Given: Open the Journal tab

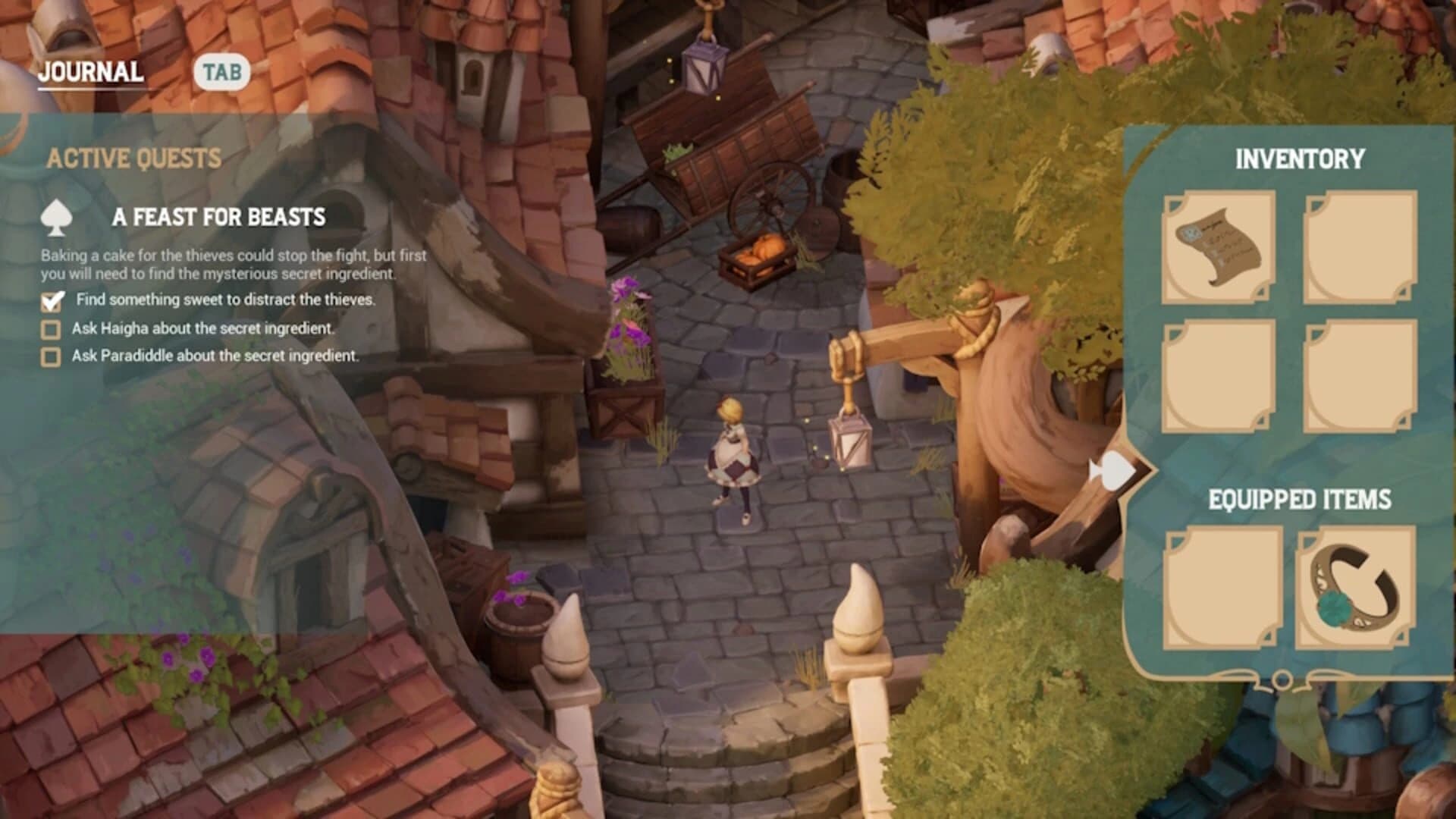Looking at the screenshot, I should point(91,72).
